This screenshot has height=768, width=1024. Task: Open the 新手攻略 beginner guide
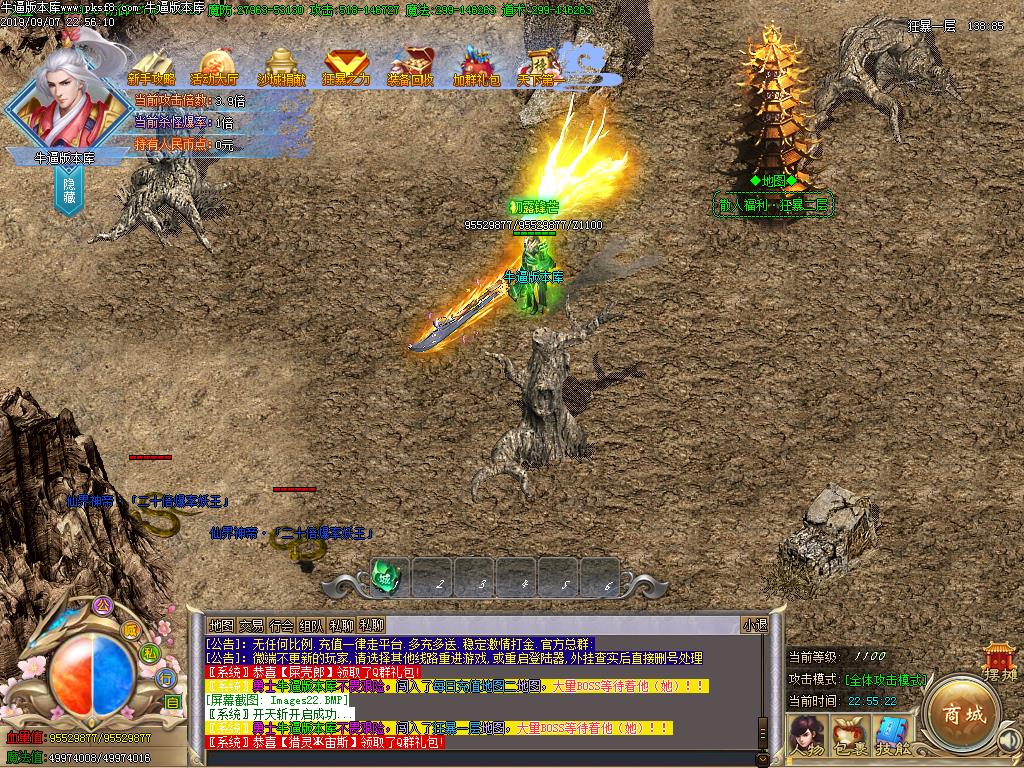pyautogui.click(x=152, y=67)
